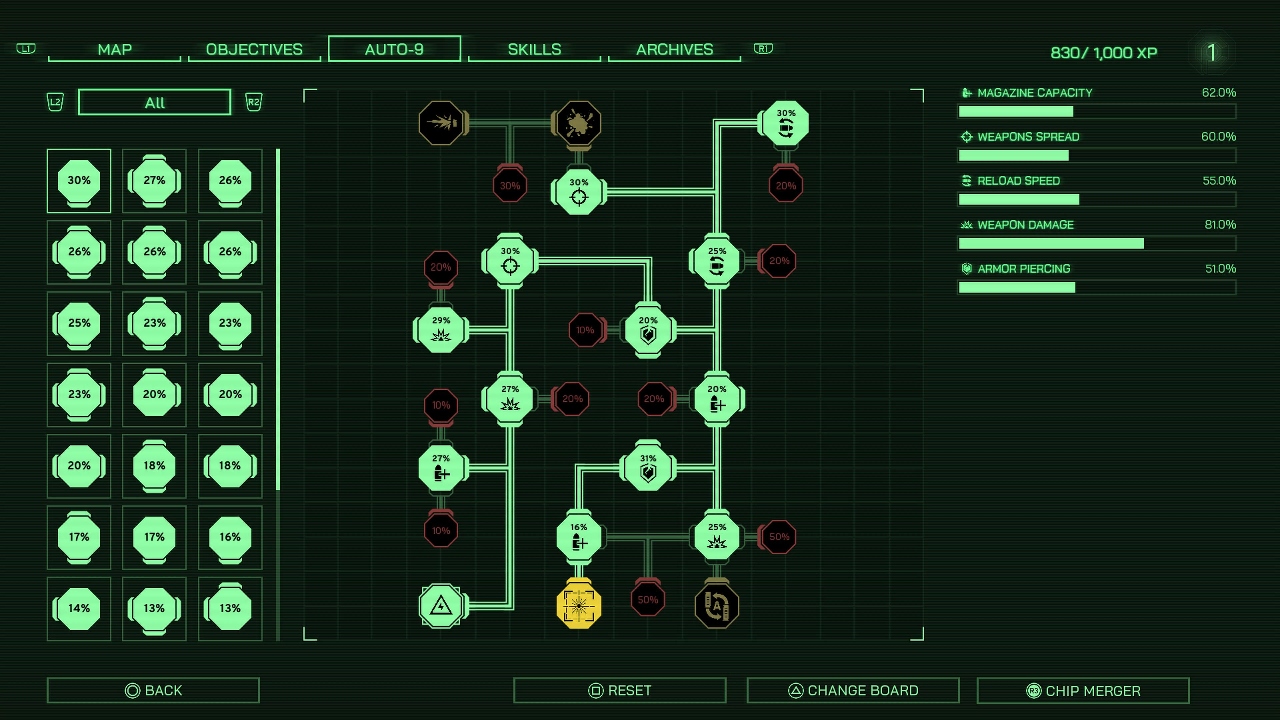The height and width of the screenshot is (720, 1280).
Task: Click the RESET button
Action: pos(619,689)
